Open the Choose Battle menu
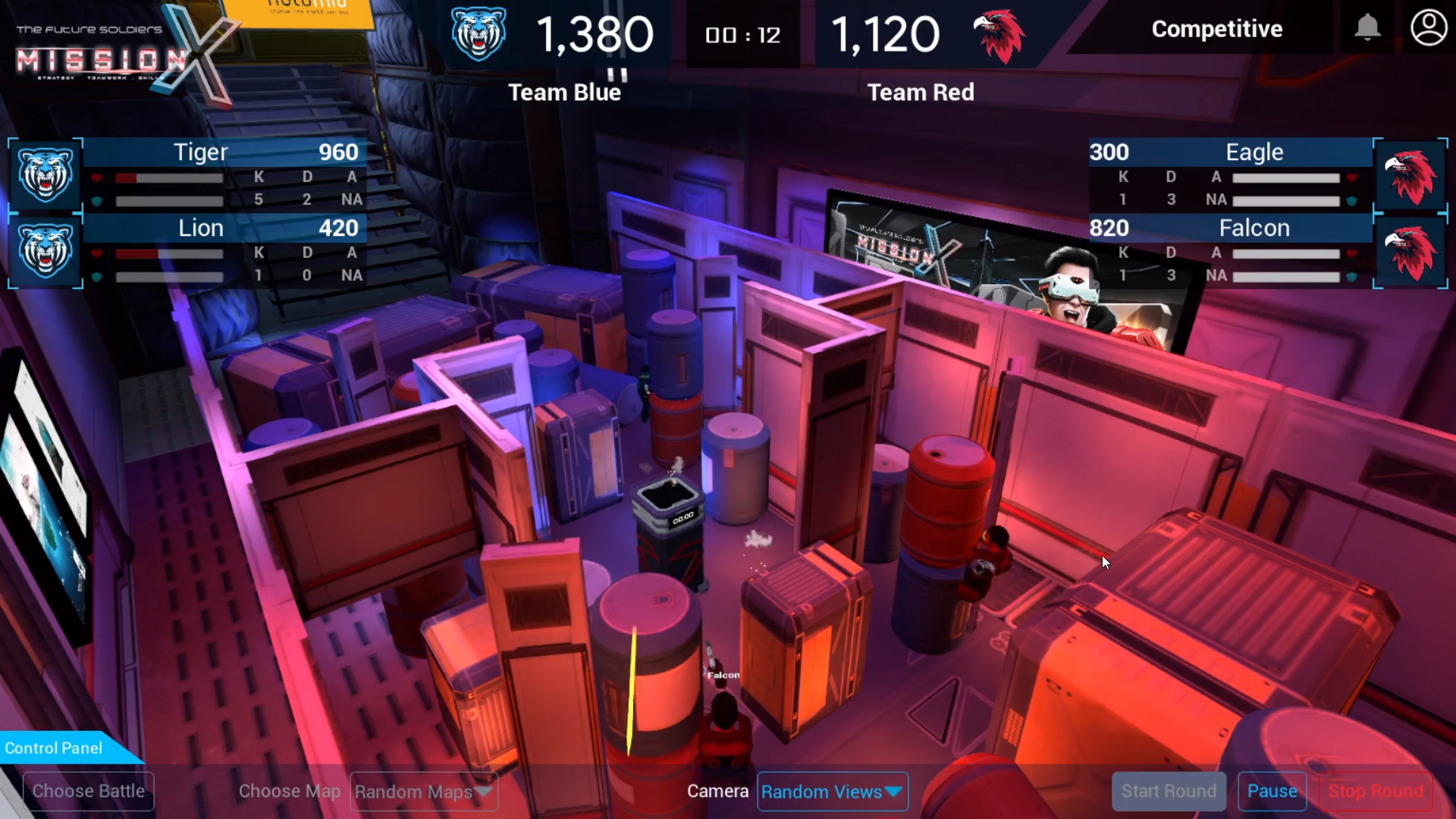 (x=89, y=791)
